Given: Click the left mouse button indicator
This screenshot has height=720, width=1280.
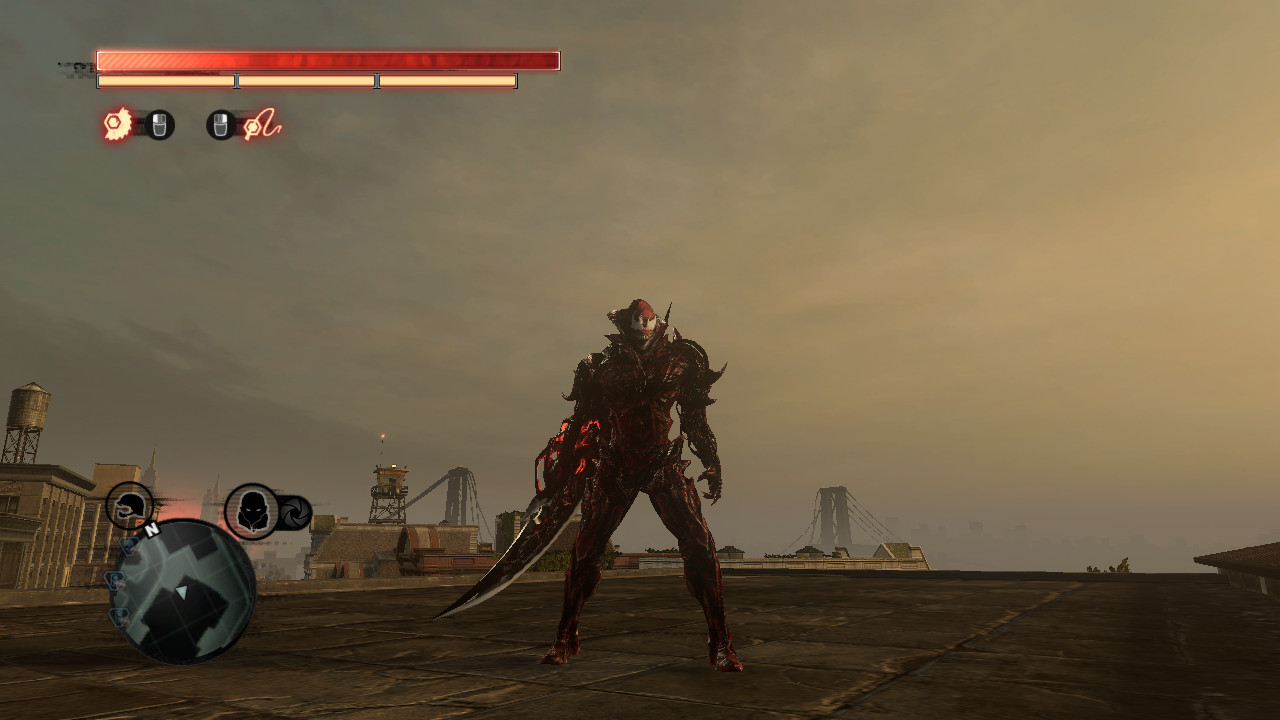Looking at the screenshot, I should (160, 126).
